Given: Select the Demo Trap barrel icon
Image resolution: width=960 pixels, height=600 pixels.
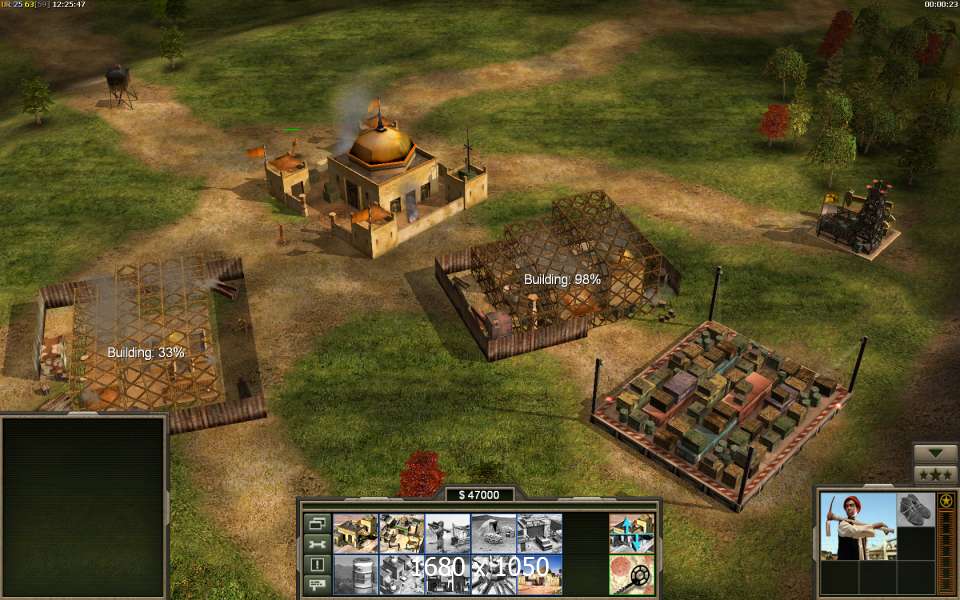Looking at the screenshot, I should [x=354, y=574].
